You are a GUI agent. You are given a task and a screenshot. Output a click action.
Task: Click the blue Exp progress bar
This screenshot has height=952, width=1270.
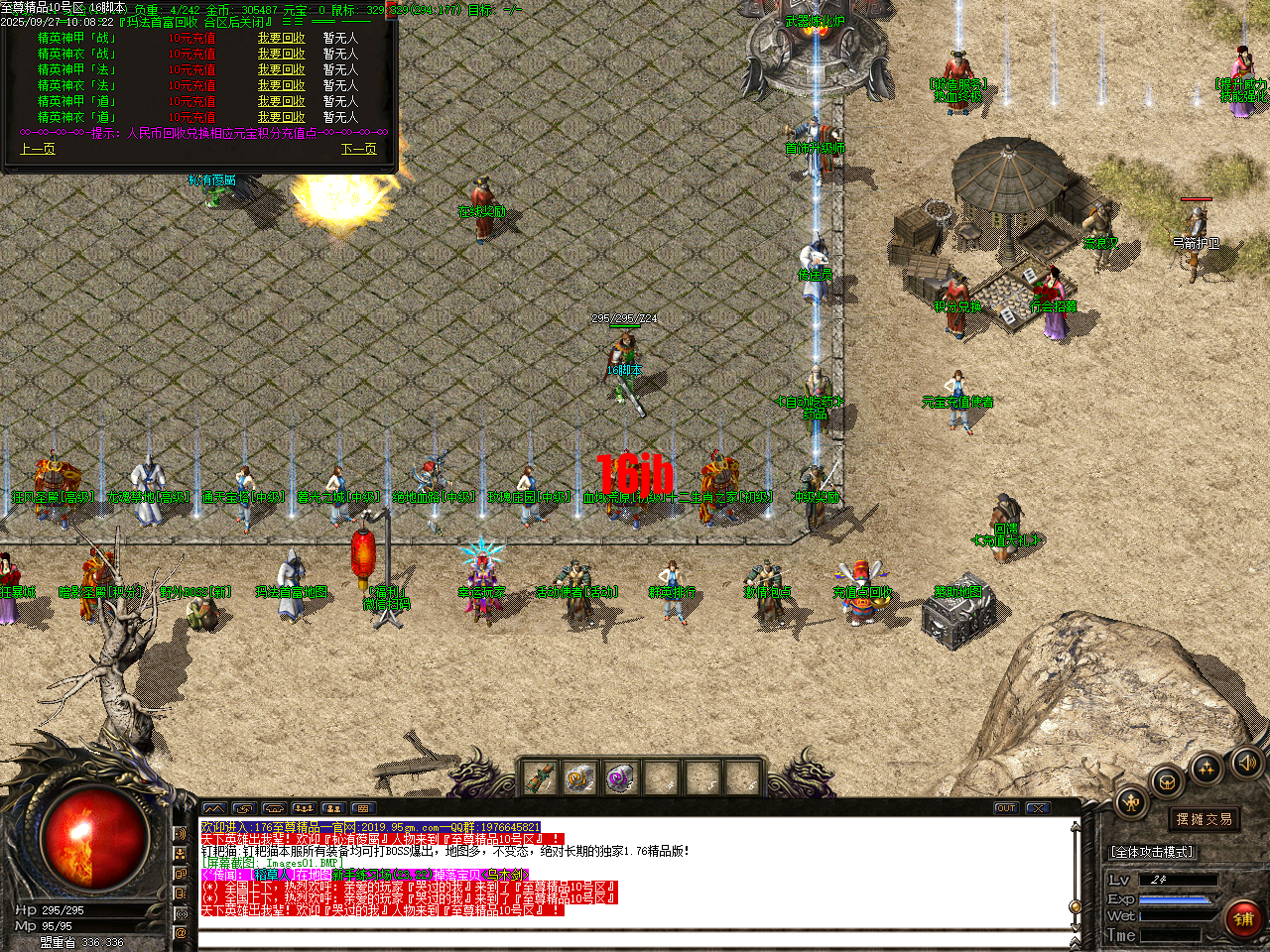[x=1176, y=898]
